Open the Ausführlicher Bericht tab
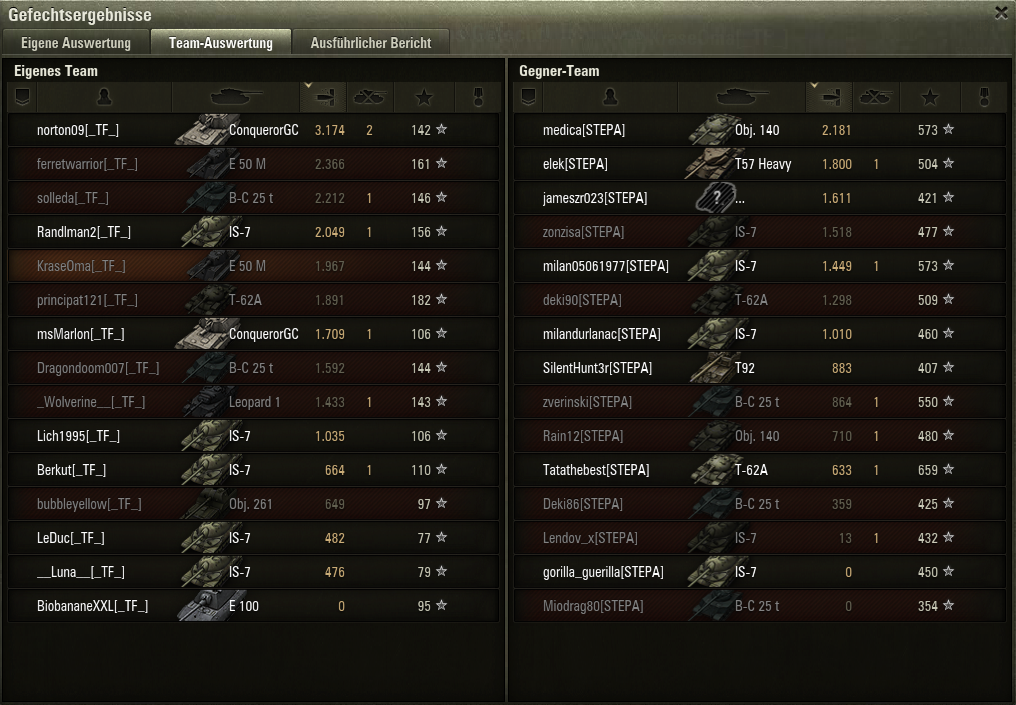The image size is (1016, 705). click(370, 43)
